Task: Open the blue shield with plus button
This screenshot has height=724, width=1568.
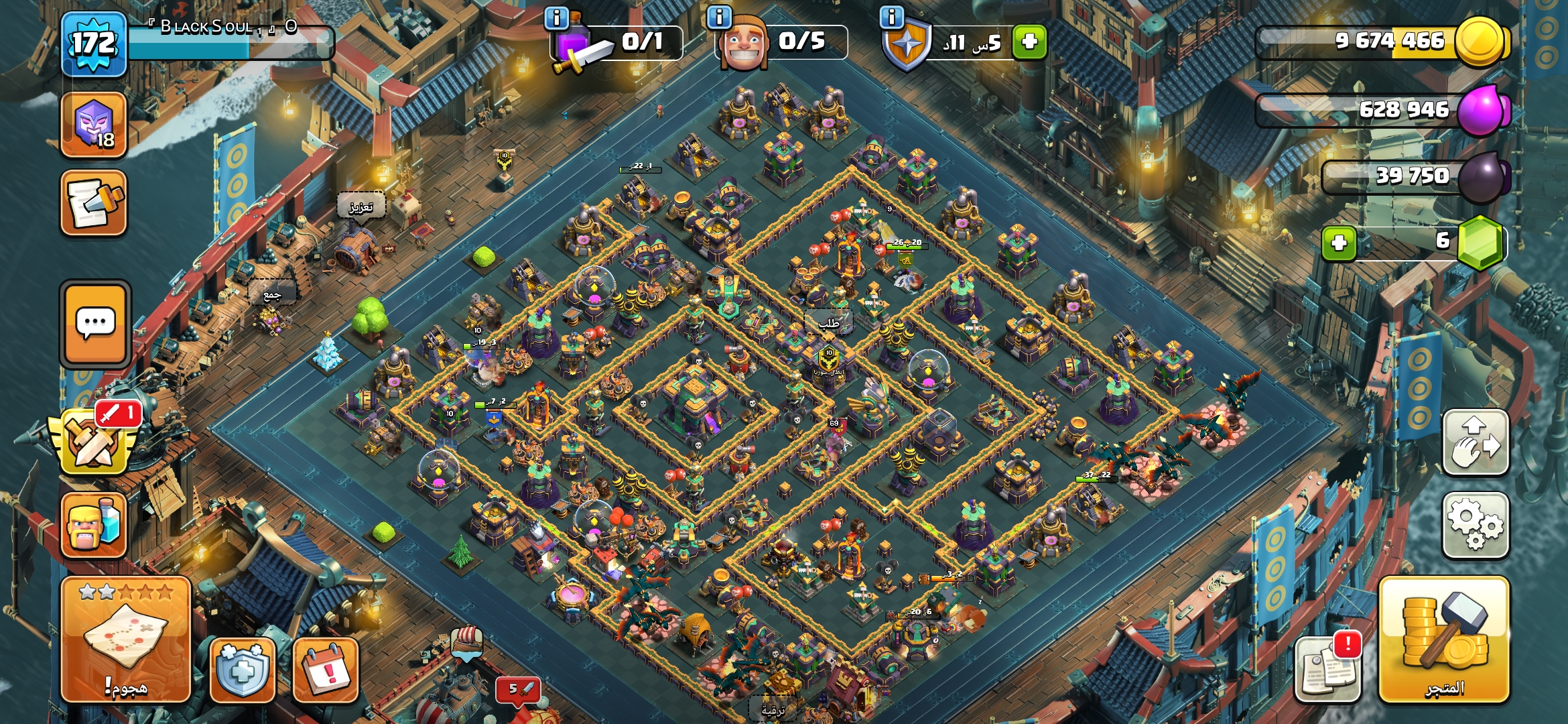Action: point(242,669)
